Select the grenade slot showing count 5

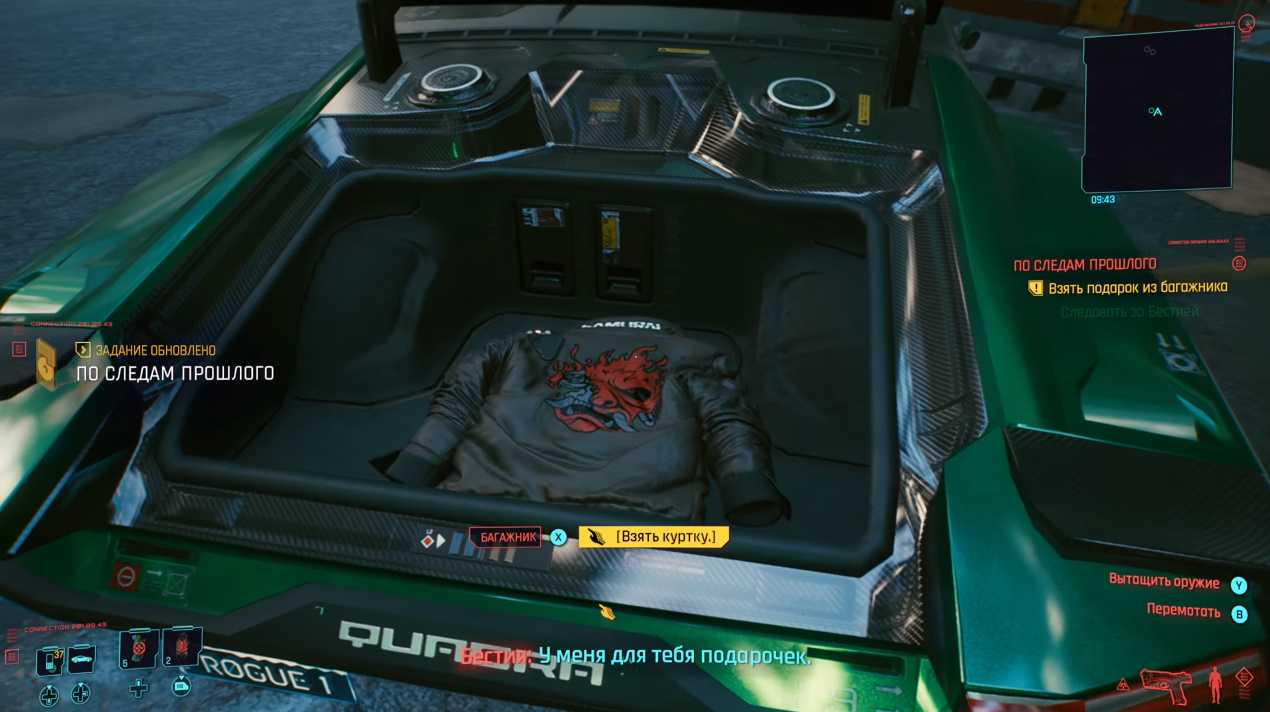coord(137,648)
